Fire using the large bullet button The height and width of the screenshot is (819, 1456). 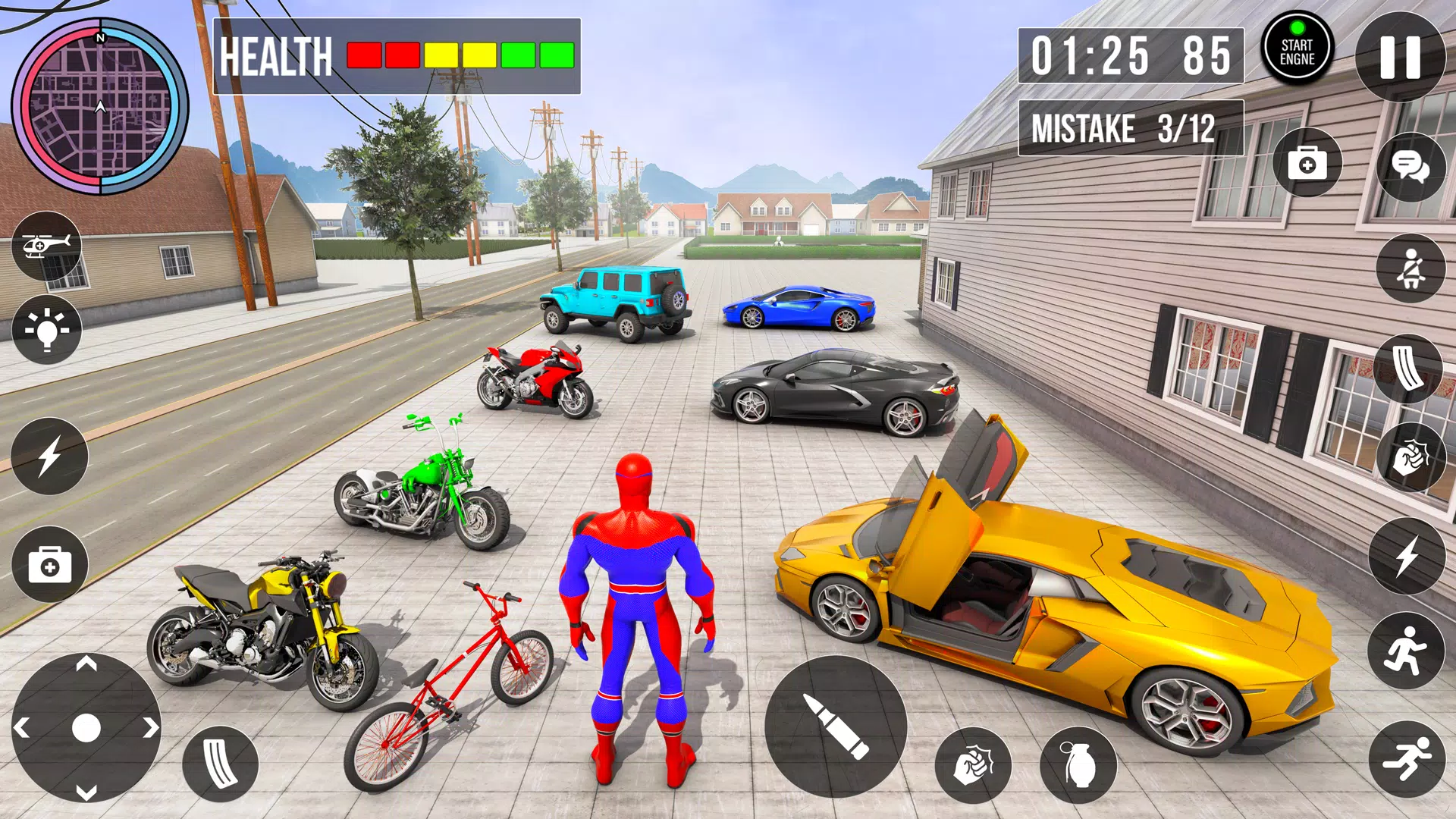836,726
